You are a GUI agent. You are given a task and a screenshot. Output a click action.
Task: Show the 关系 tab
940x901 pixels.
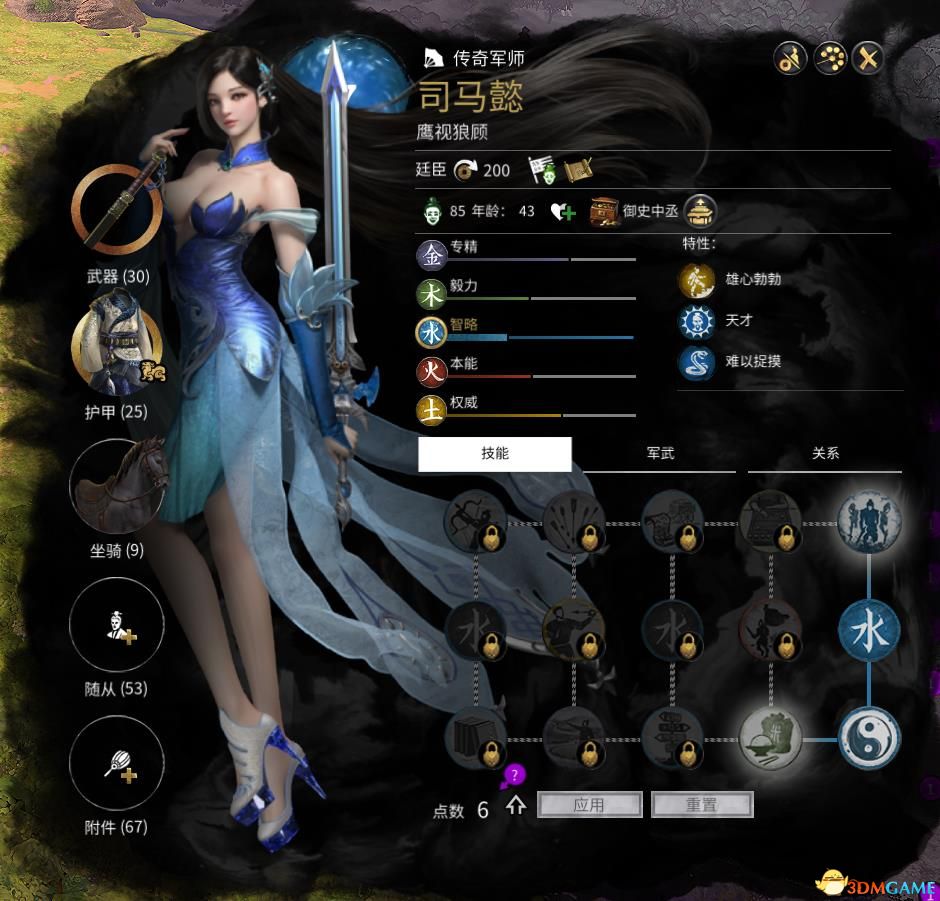[825, 454]
